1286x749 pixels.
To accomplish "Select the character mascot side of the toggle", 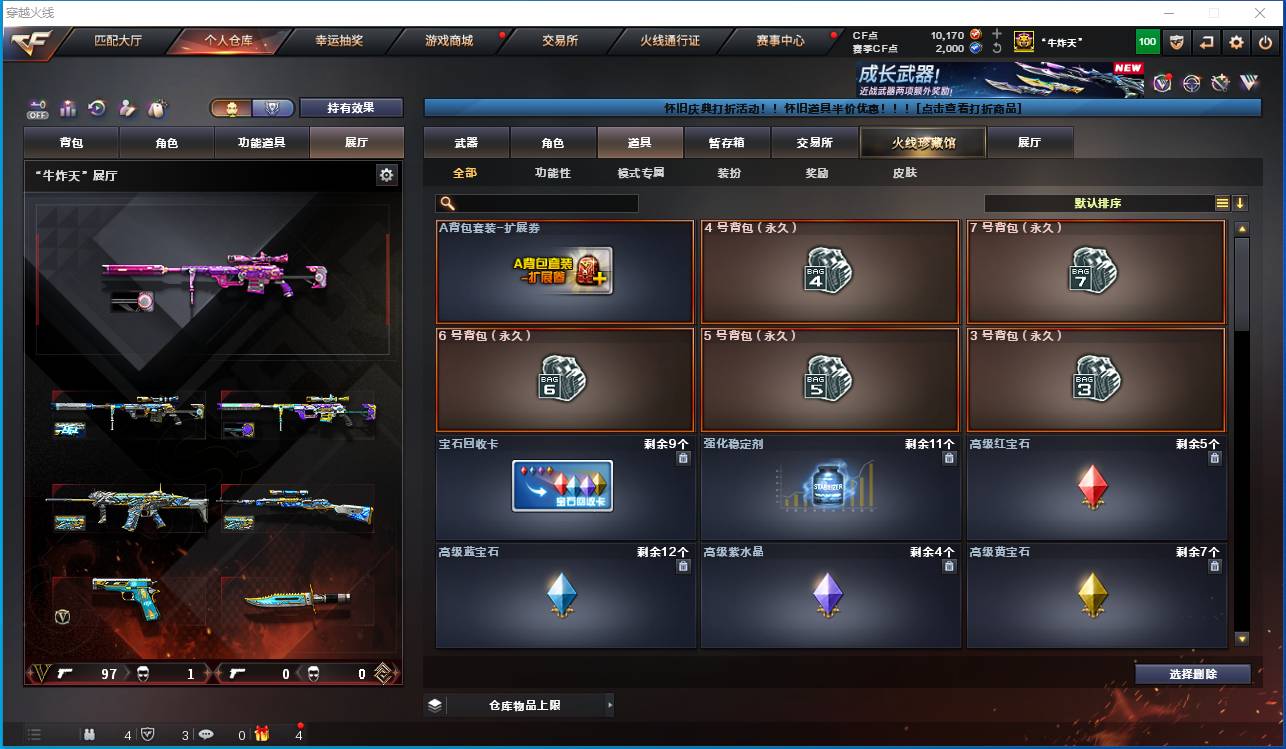I will click(x=234, y=107).
